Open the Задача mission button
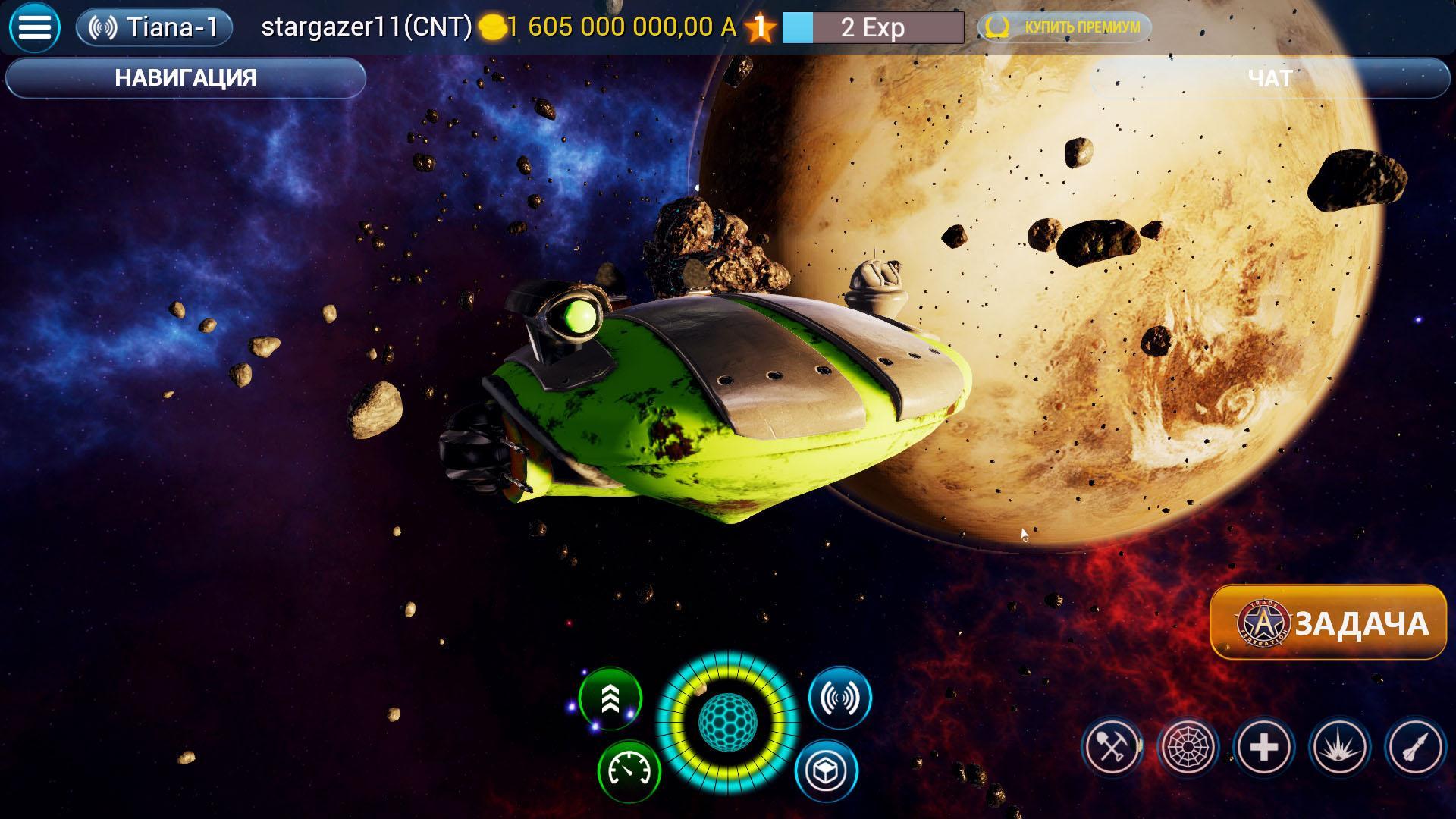Viewport: 1456px width, 819px height. coord(1329,623)
